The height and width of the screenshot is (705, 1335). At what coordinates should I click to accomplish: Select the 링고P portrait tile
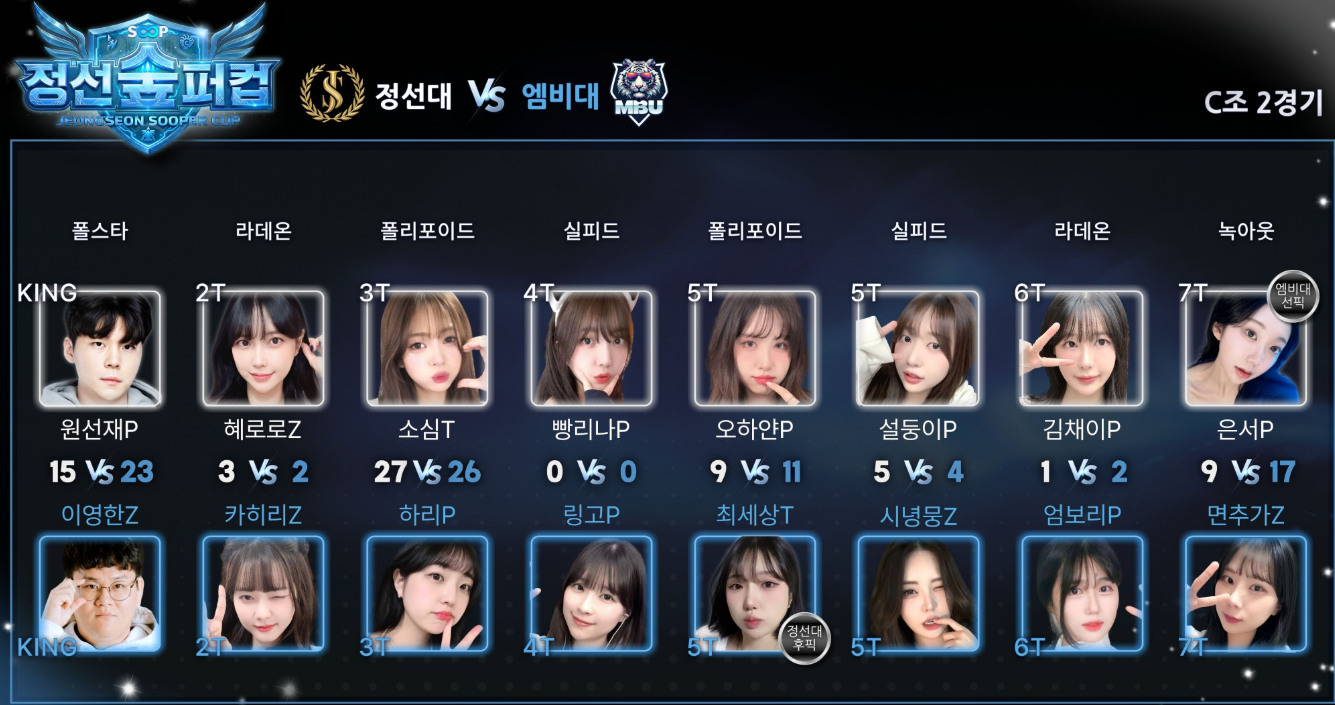click(x=591, y=594)
